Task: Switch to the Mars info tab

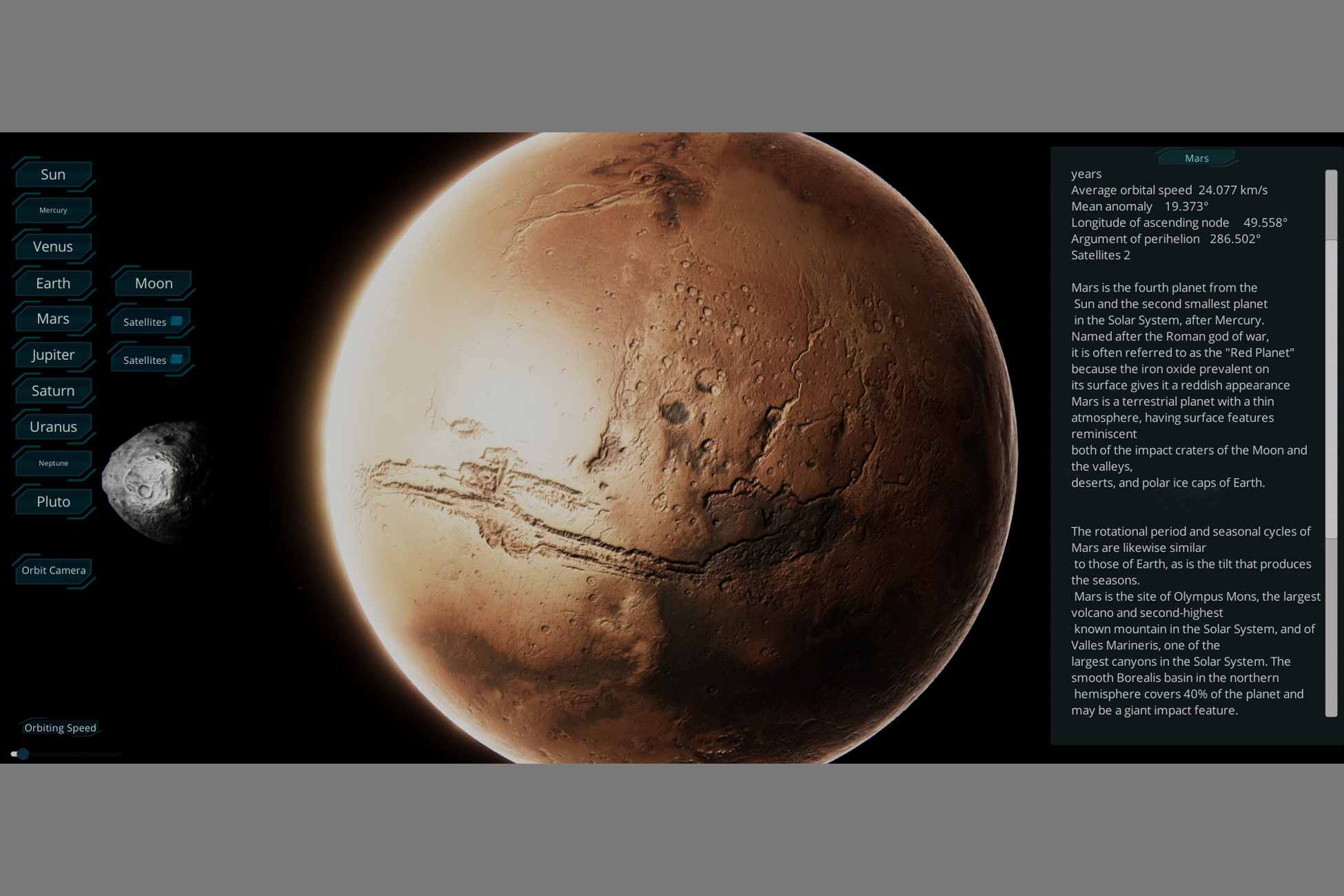Action: point(1197,158)
